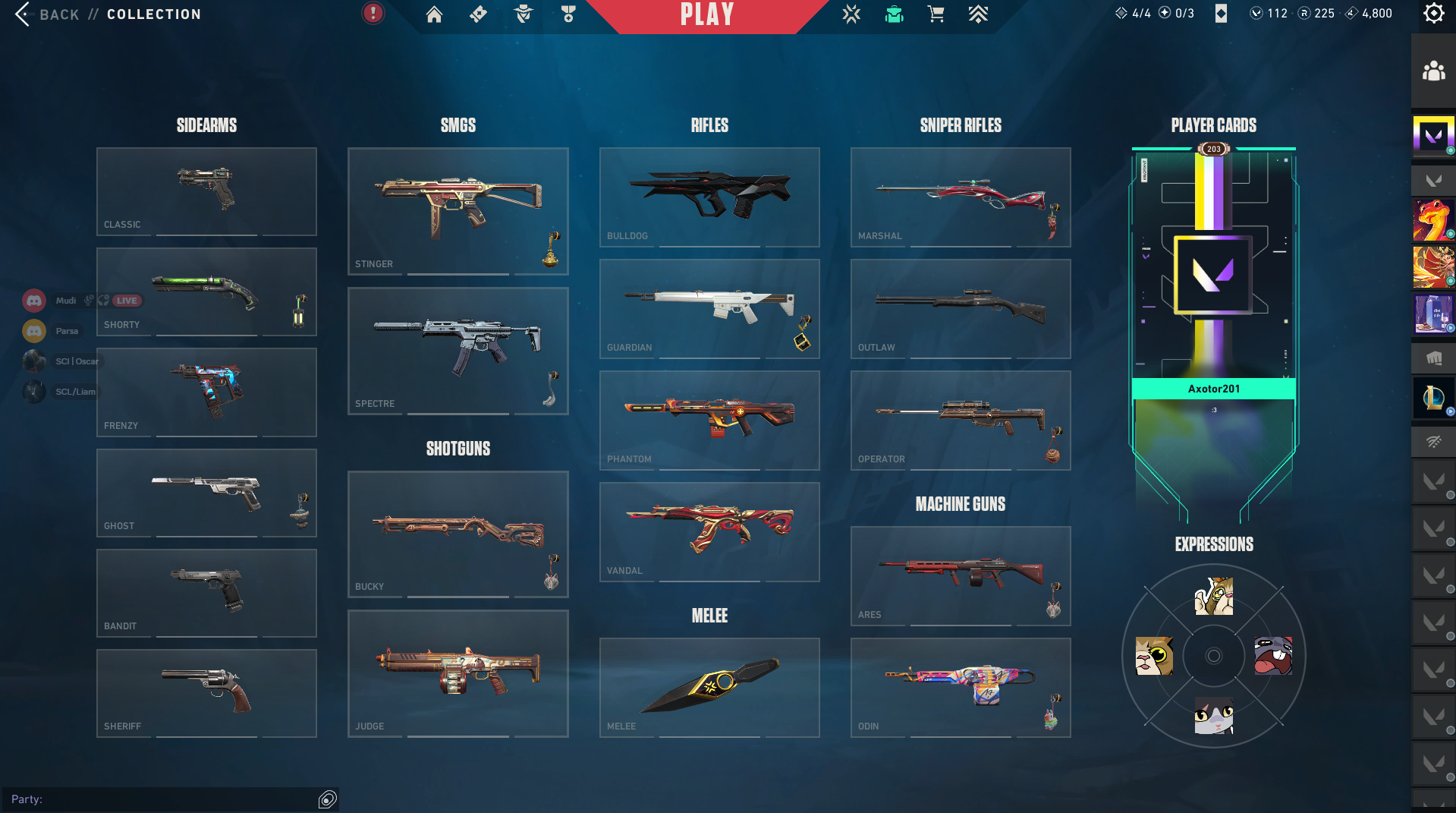The image size is (1456, 813).
Task: Select the Spectre SMG slot
Action: click(458, 350)
